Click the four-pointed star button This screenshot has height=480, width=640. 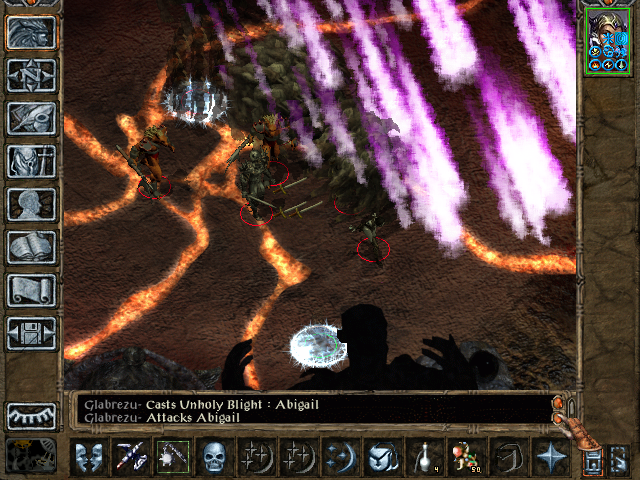[550, 457]
